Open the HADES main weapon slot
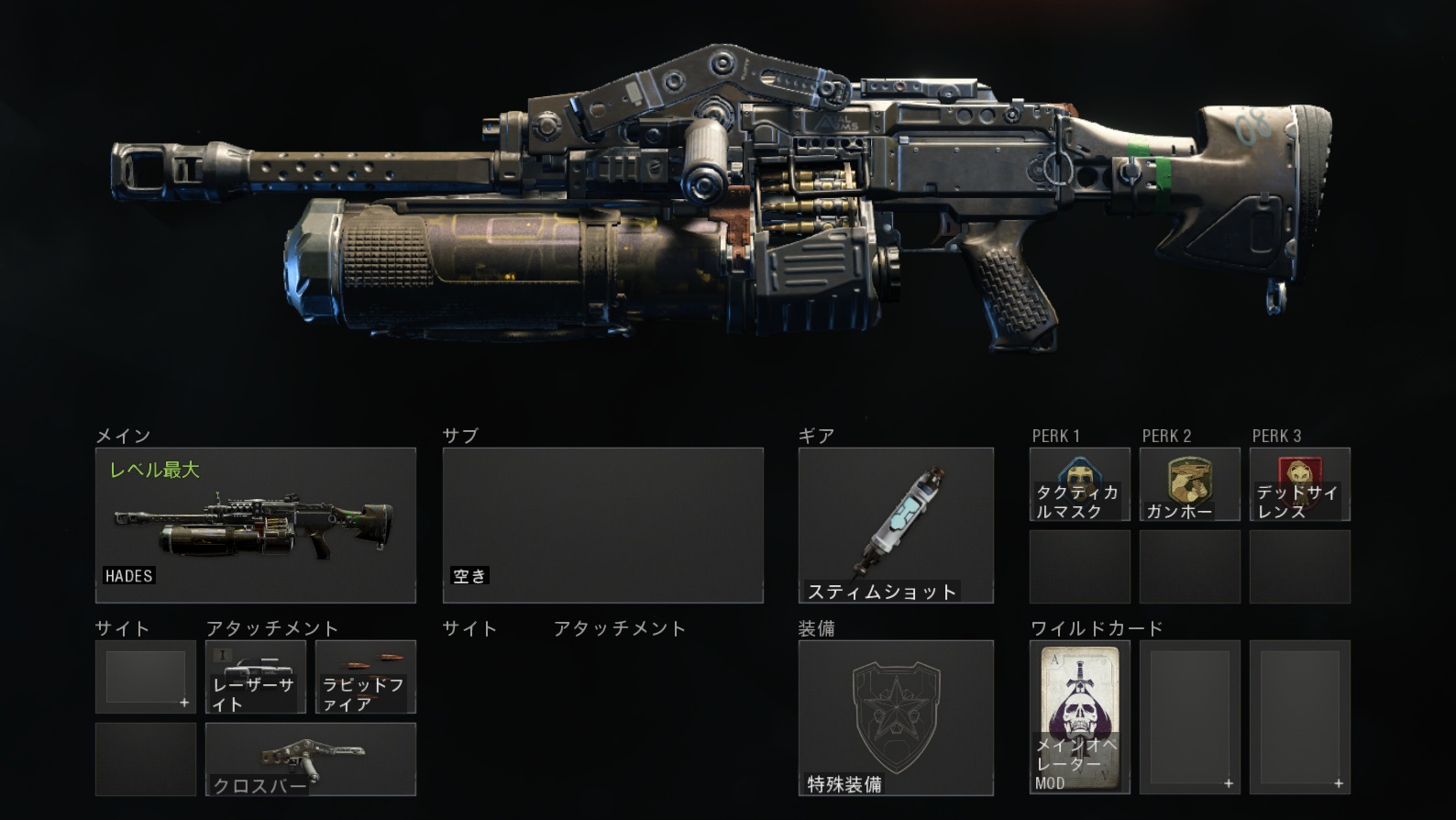1456x820 pixels. [257, 524]
